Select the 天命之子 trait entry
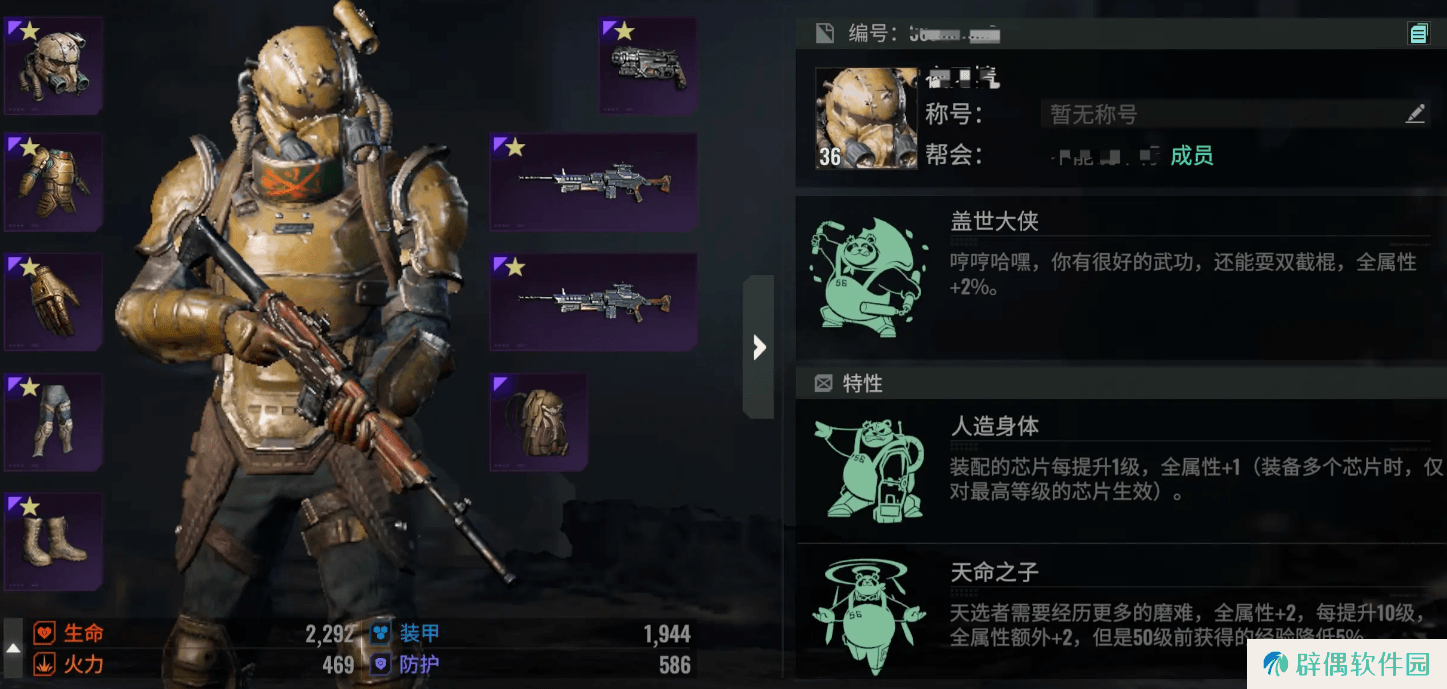The image size is (1447, 689). point(1120,605)
